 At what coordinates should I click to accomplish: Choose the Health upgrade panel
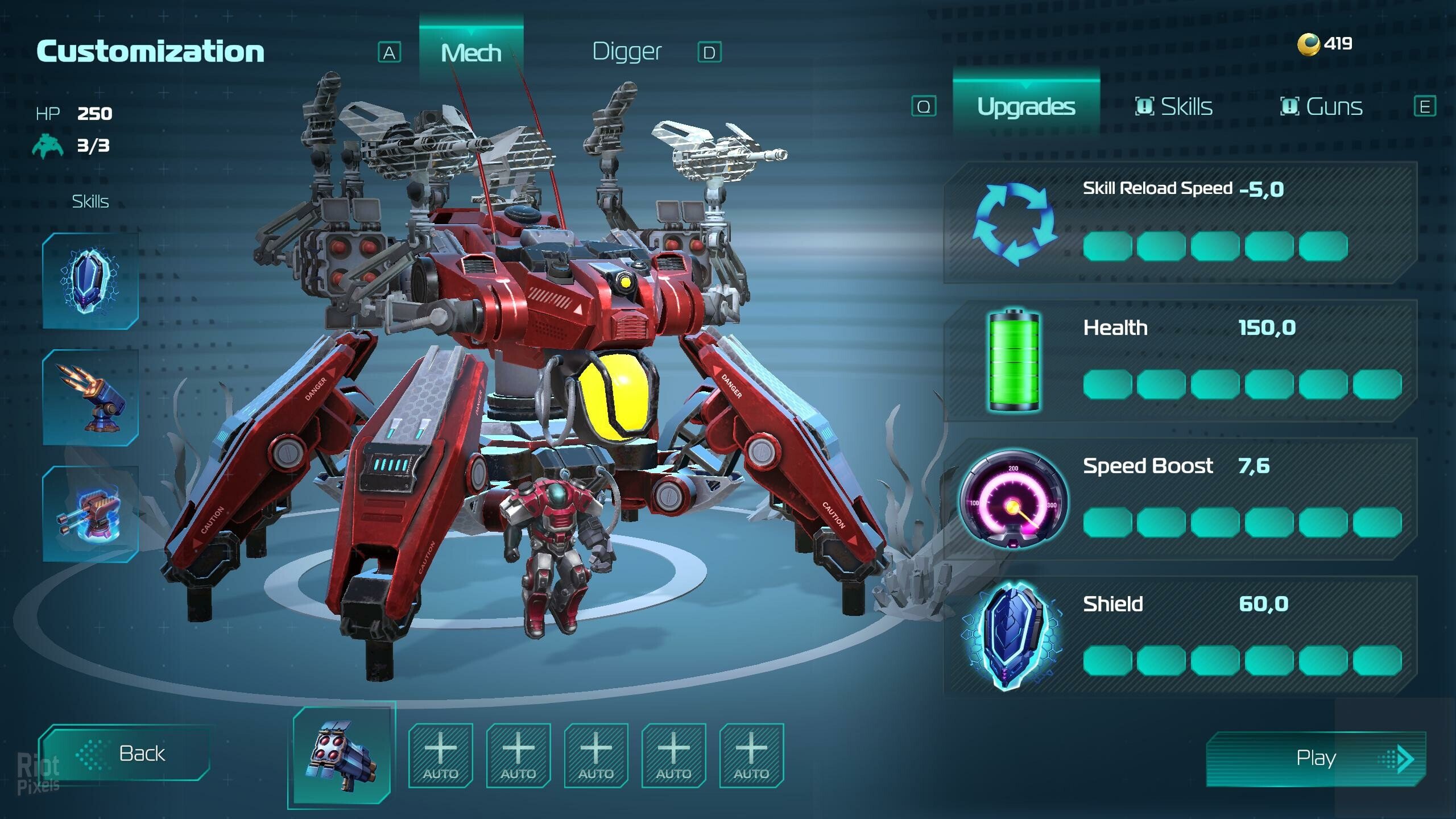[x=1180, y=361]
